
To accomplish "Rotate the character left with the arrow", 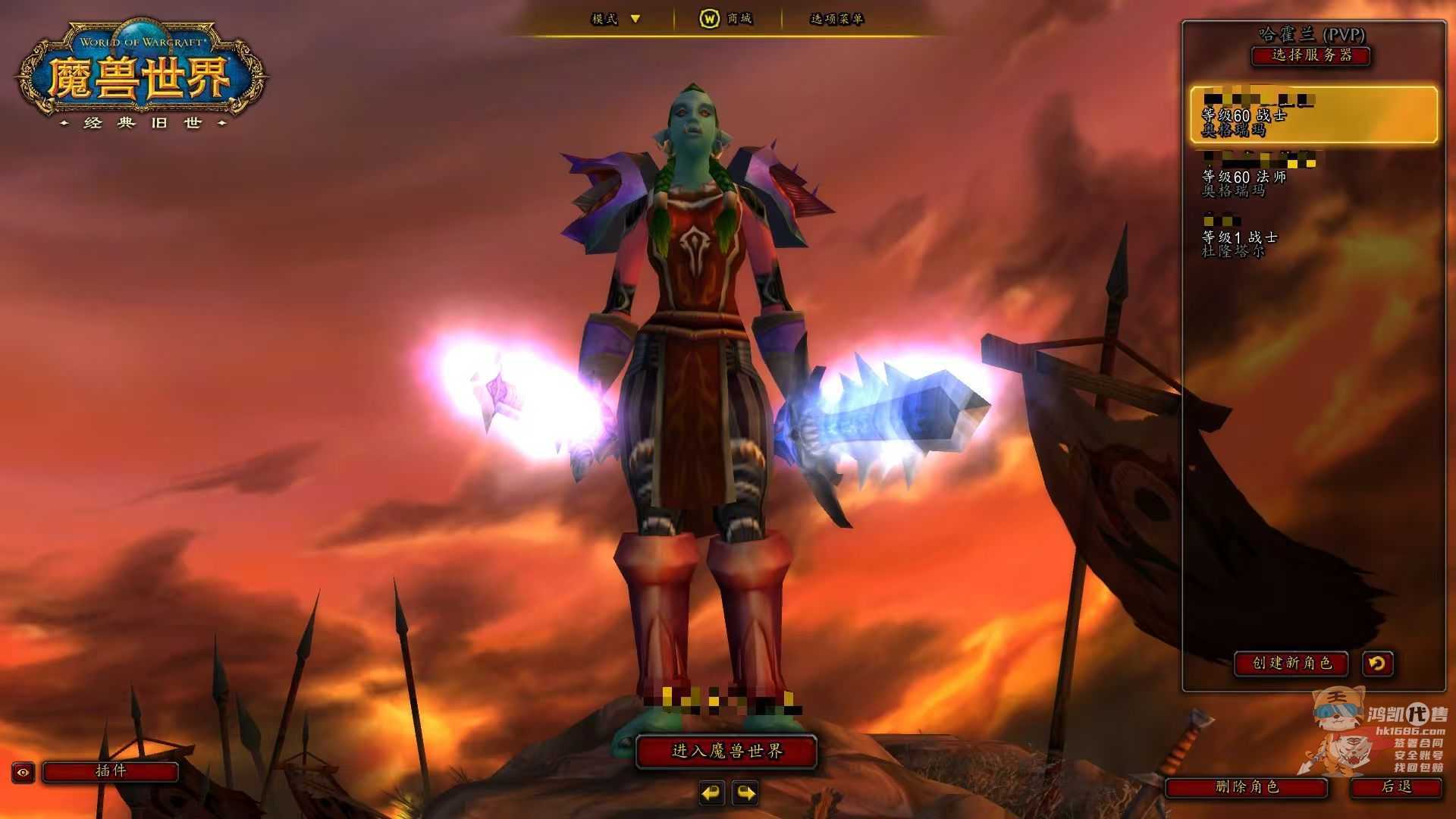I will 711,793.
